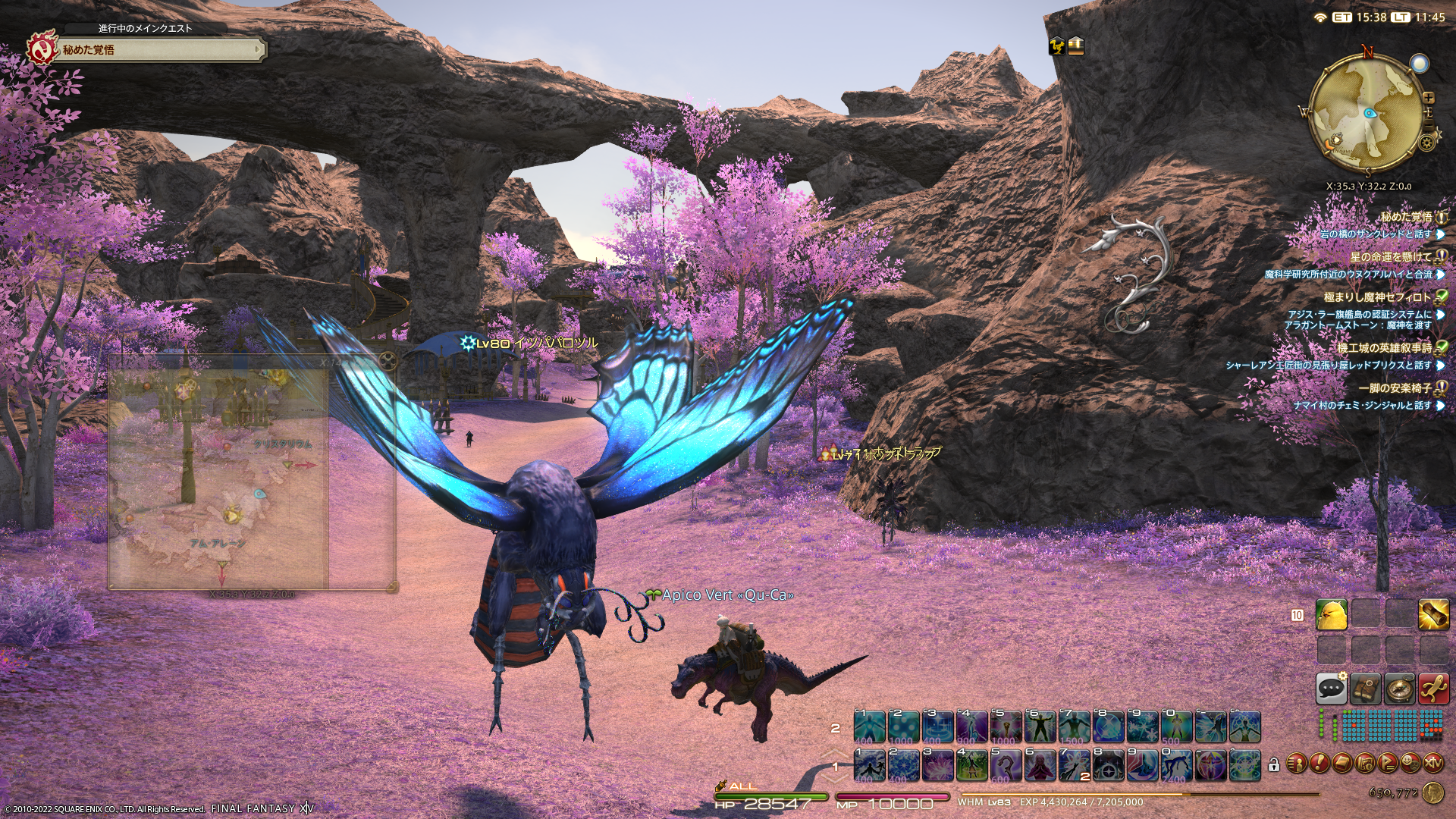Toggle the hotbar padlock
Image resolution: width=1456 pixels, height=819 pixels.
pyautogui.click(x=1274, y=764)
